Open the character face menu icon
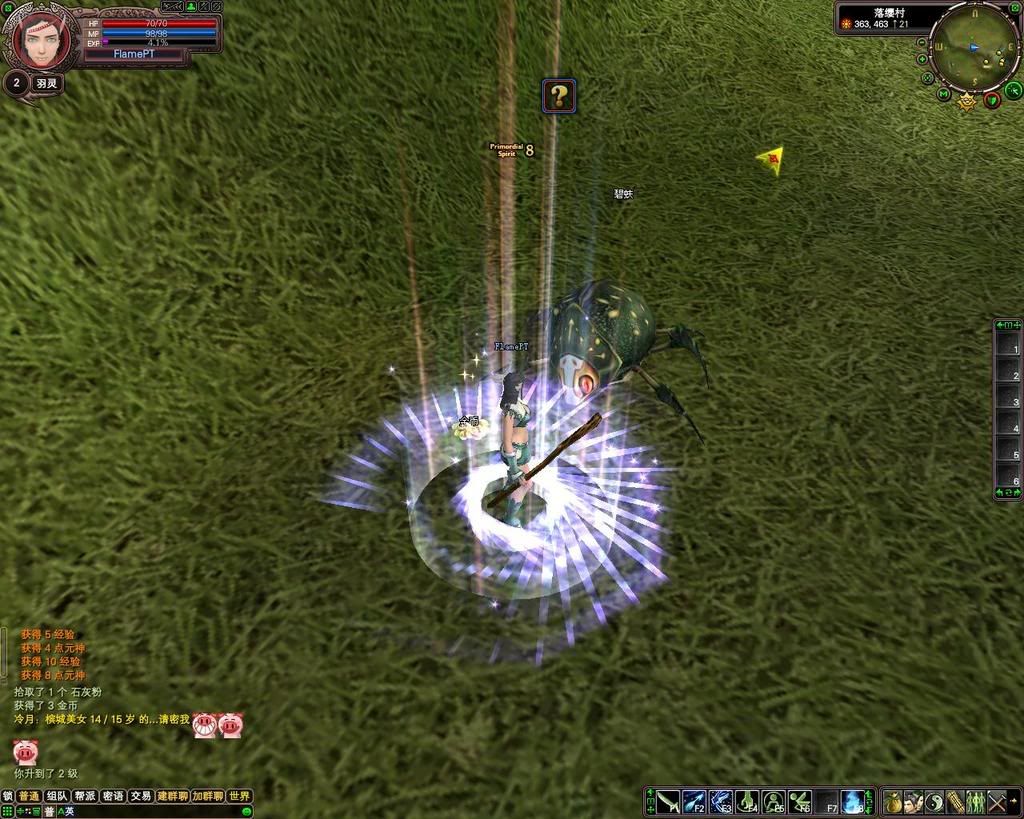The height and width of the screenshot is (819, 1024). [913, 801]
